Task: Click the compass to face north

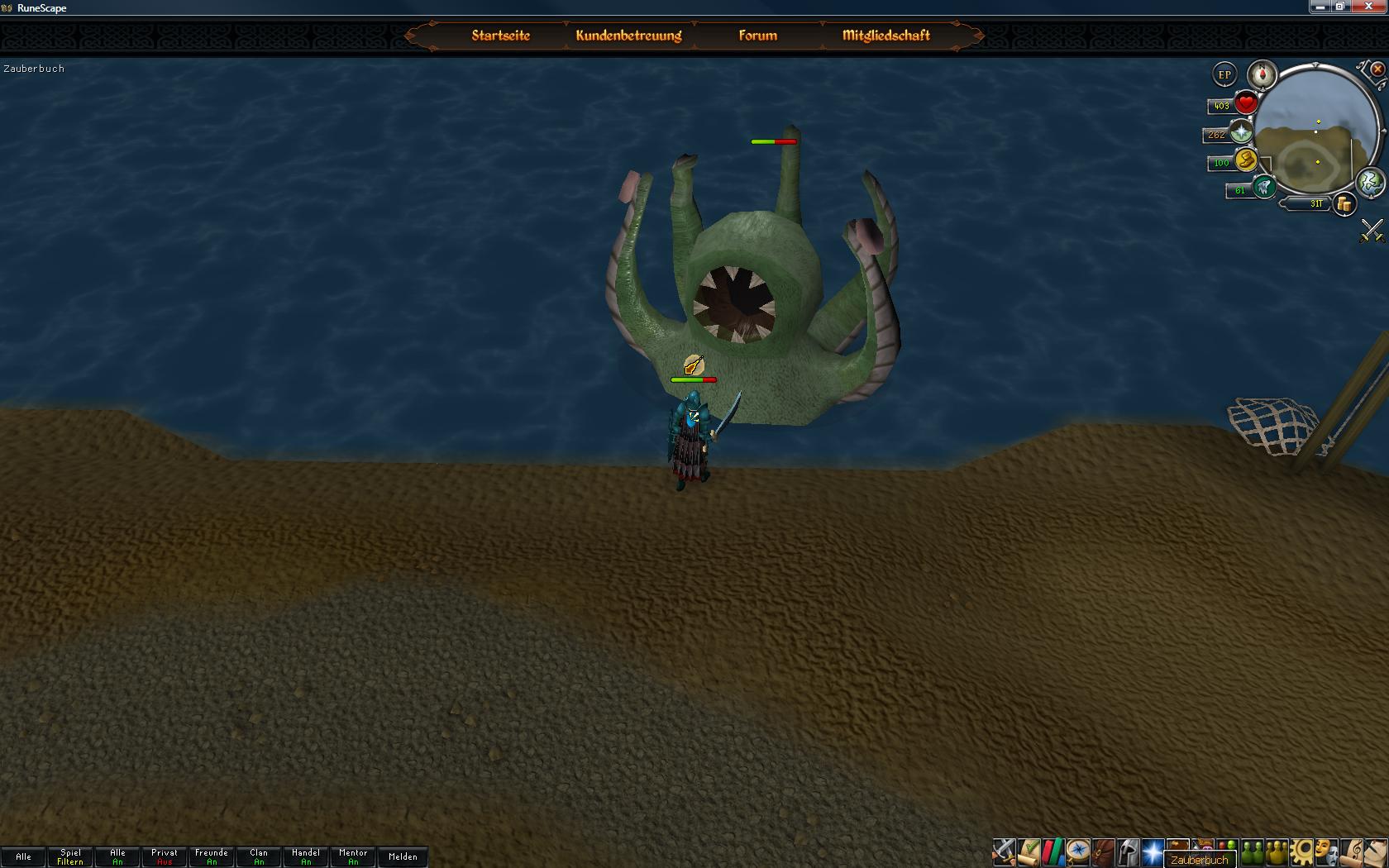Action: [x=1262, y=74]
